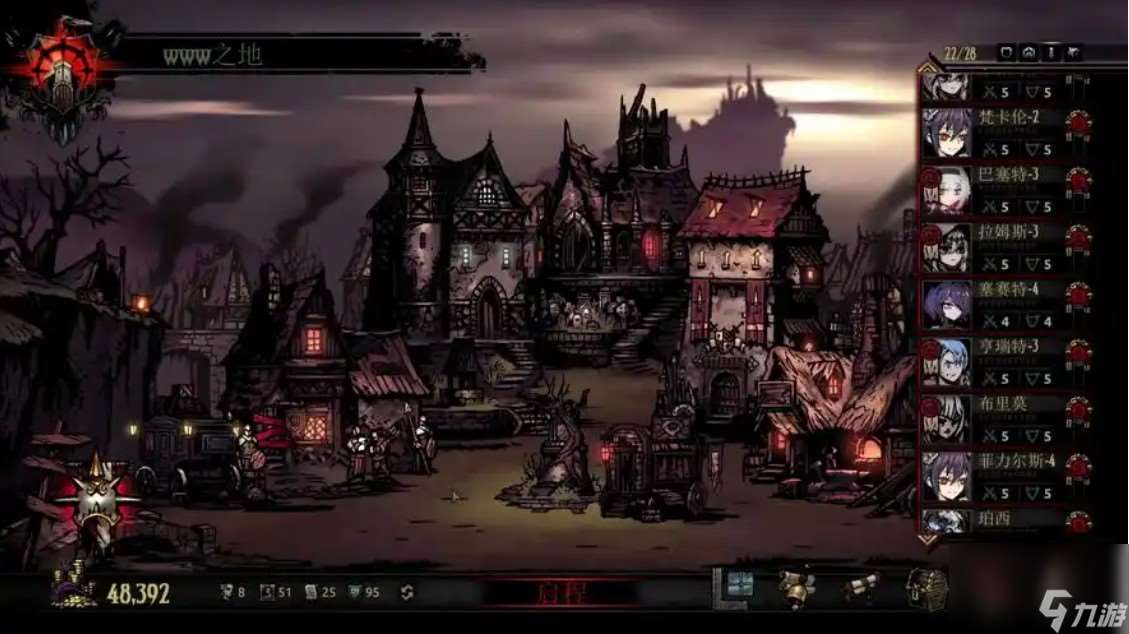Open the window-pane icon in the bottom bar
1129x634 pixels.
[x=739, y=587]
